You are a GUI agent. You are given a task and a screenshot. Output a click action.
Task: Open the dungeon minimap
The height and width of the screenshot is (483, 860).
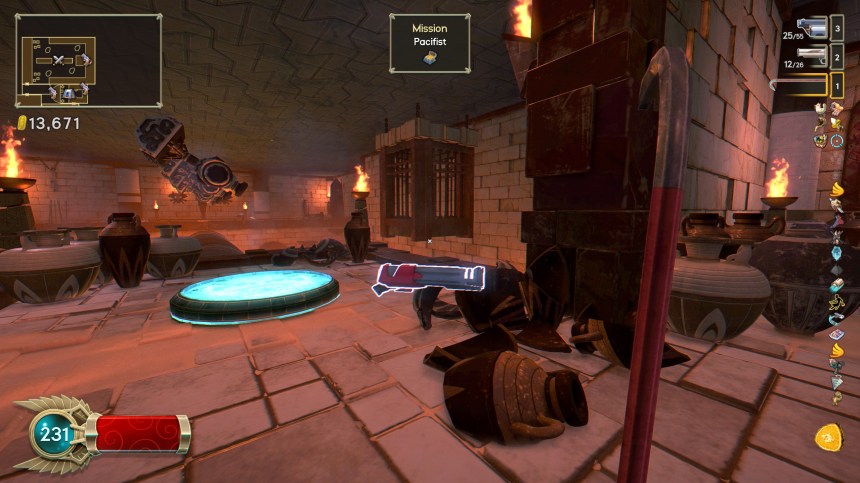[x=88, y=60]
